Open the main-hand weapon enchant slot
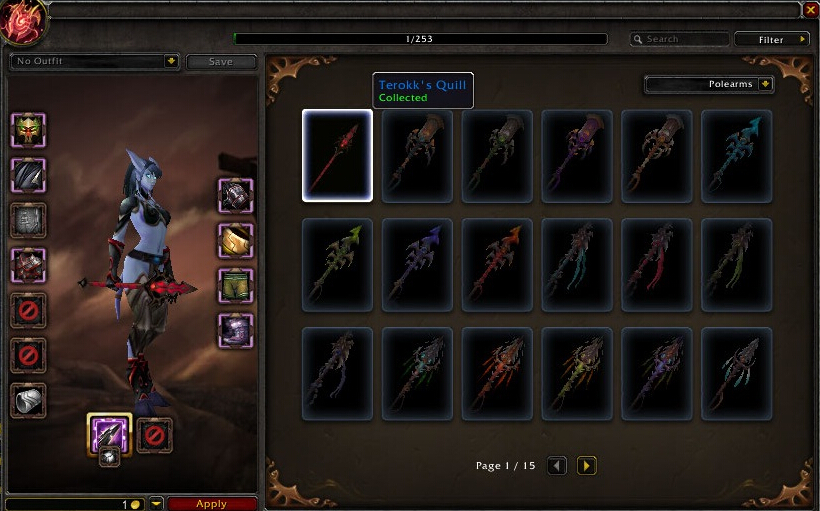The width and height of the screenshot is (820, 511). [109, 457]
